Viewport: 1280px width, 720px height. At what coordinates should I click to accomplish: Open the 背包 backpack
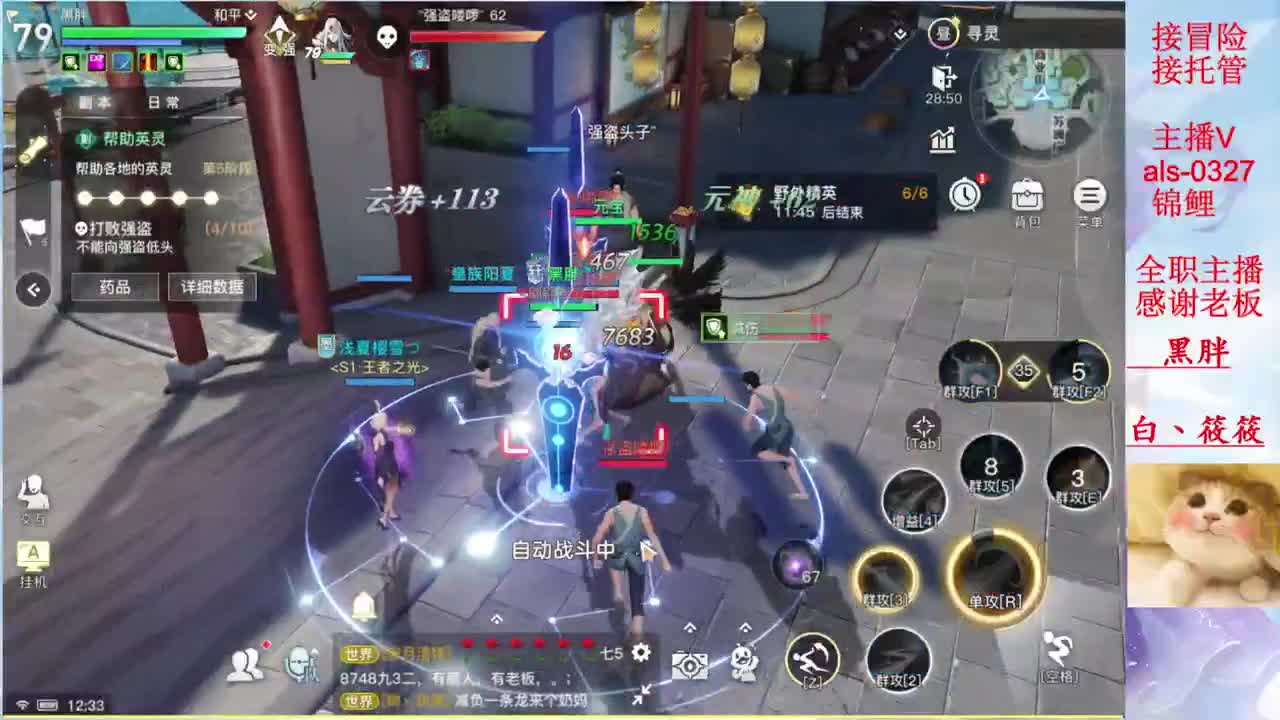click(1029, 196)
